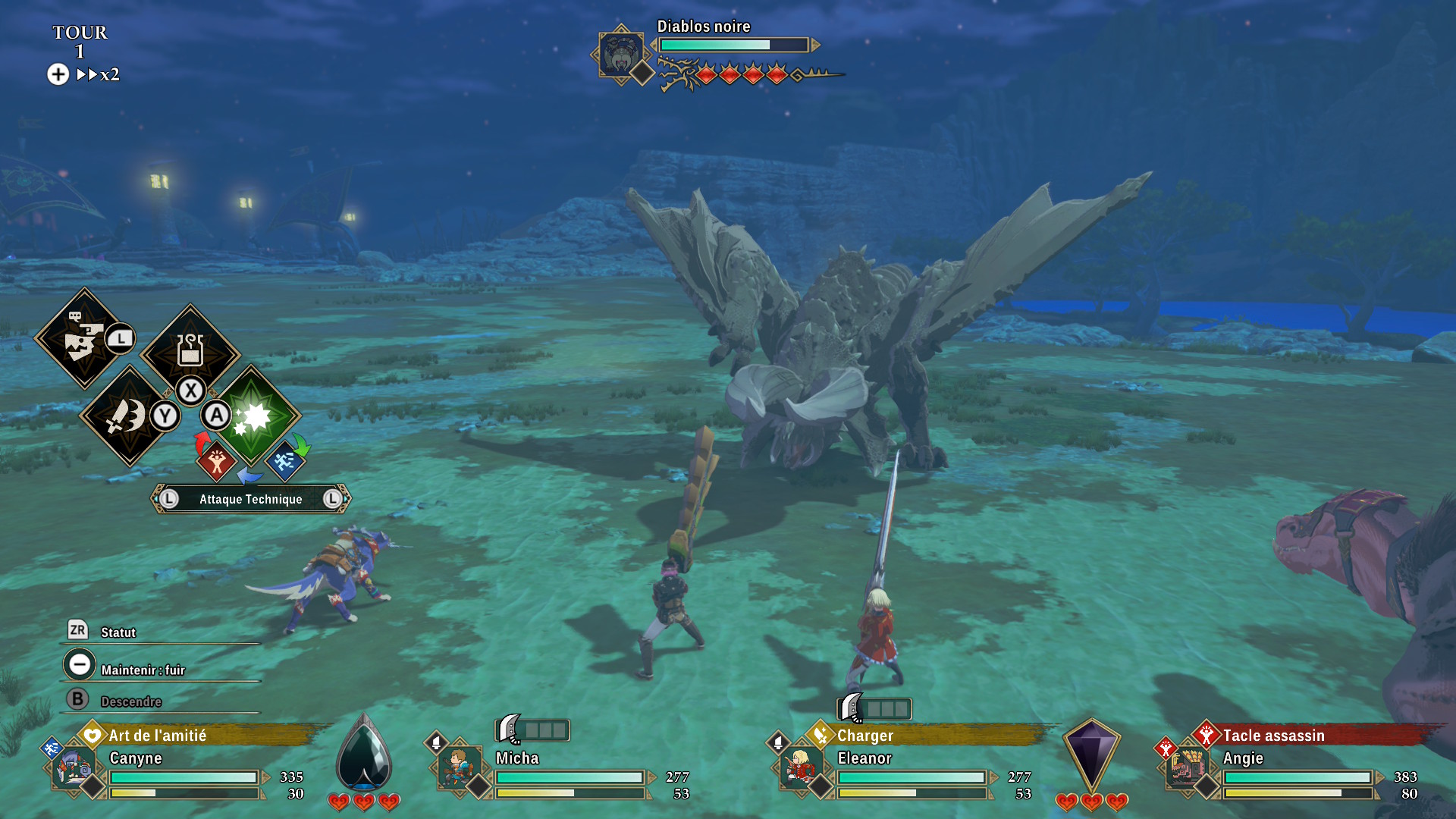The width and height of the screenshot is (1456, 819).
Task: Click the dark purple kinship gem
Action: 1090,755
